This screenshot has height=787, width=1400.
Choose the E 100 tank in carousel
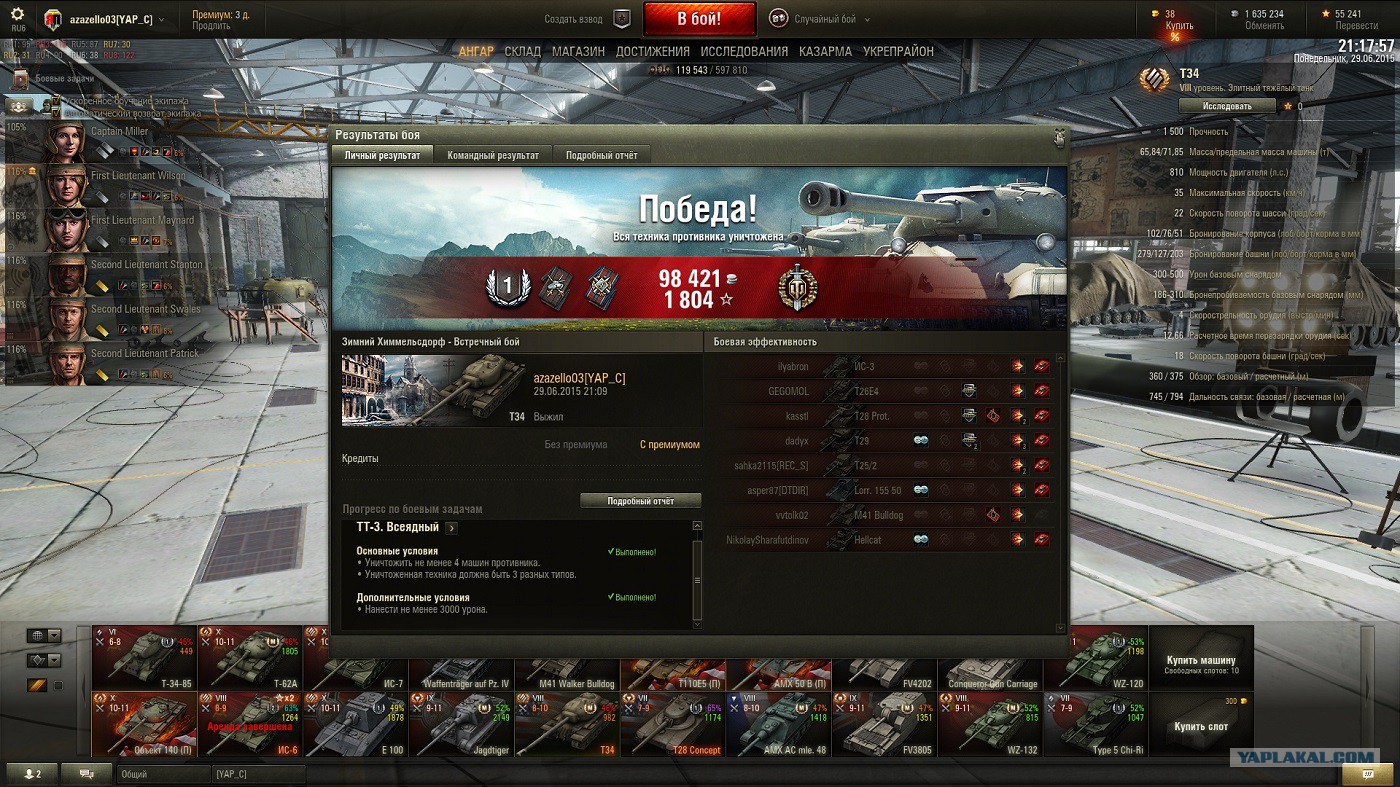point(355,724)
